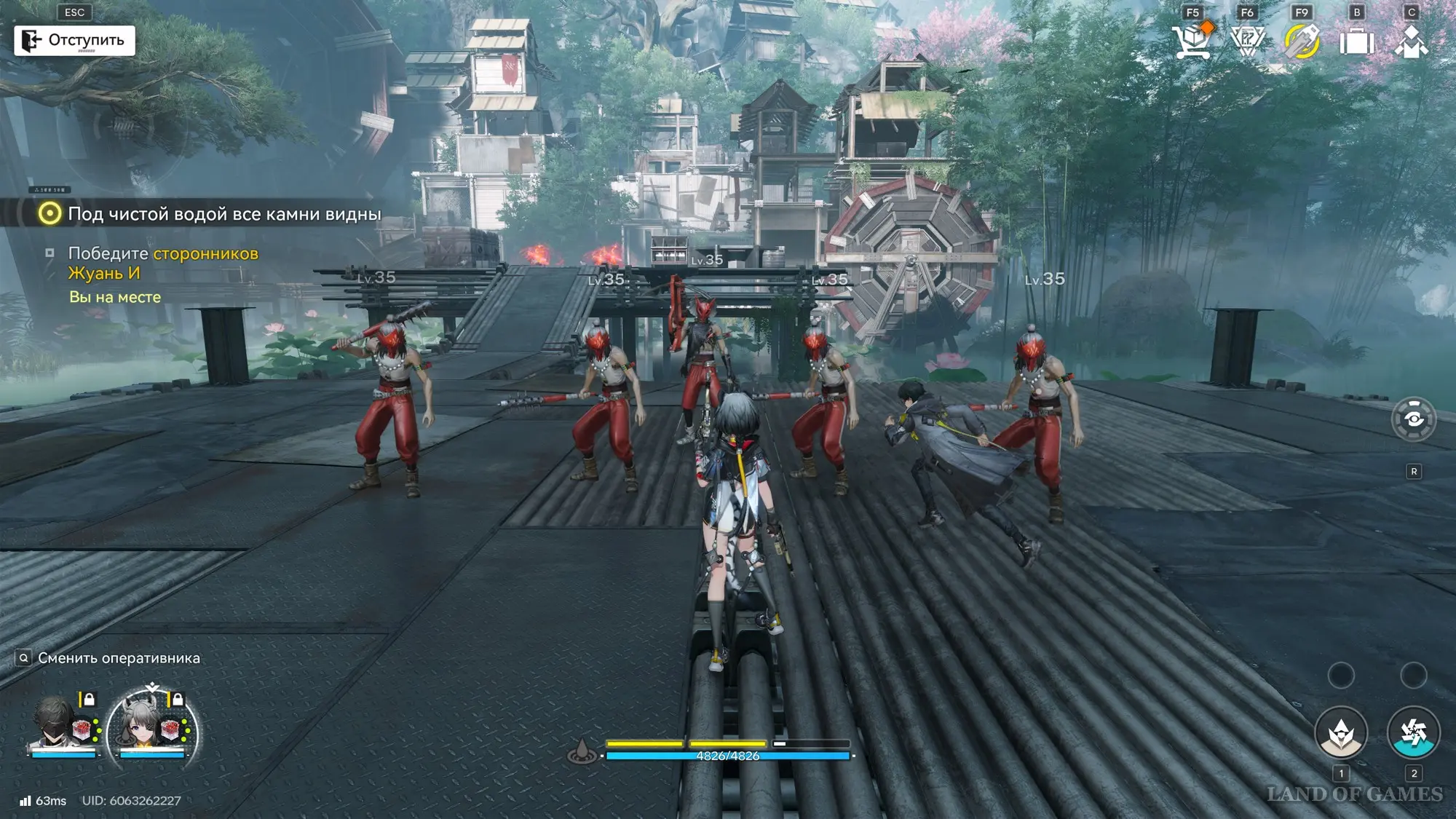Activate the beige arrowhead skill
Image resolution: width=1456 pixels, height=819 pixels.
[1340, 733]
